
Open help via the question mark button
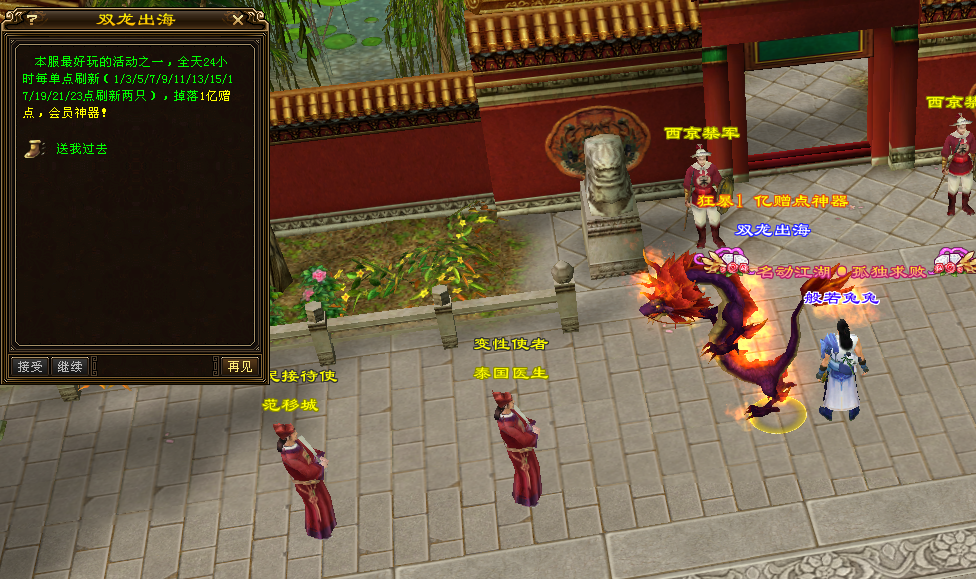31,19
